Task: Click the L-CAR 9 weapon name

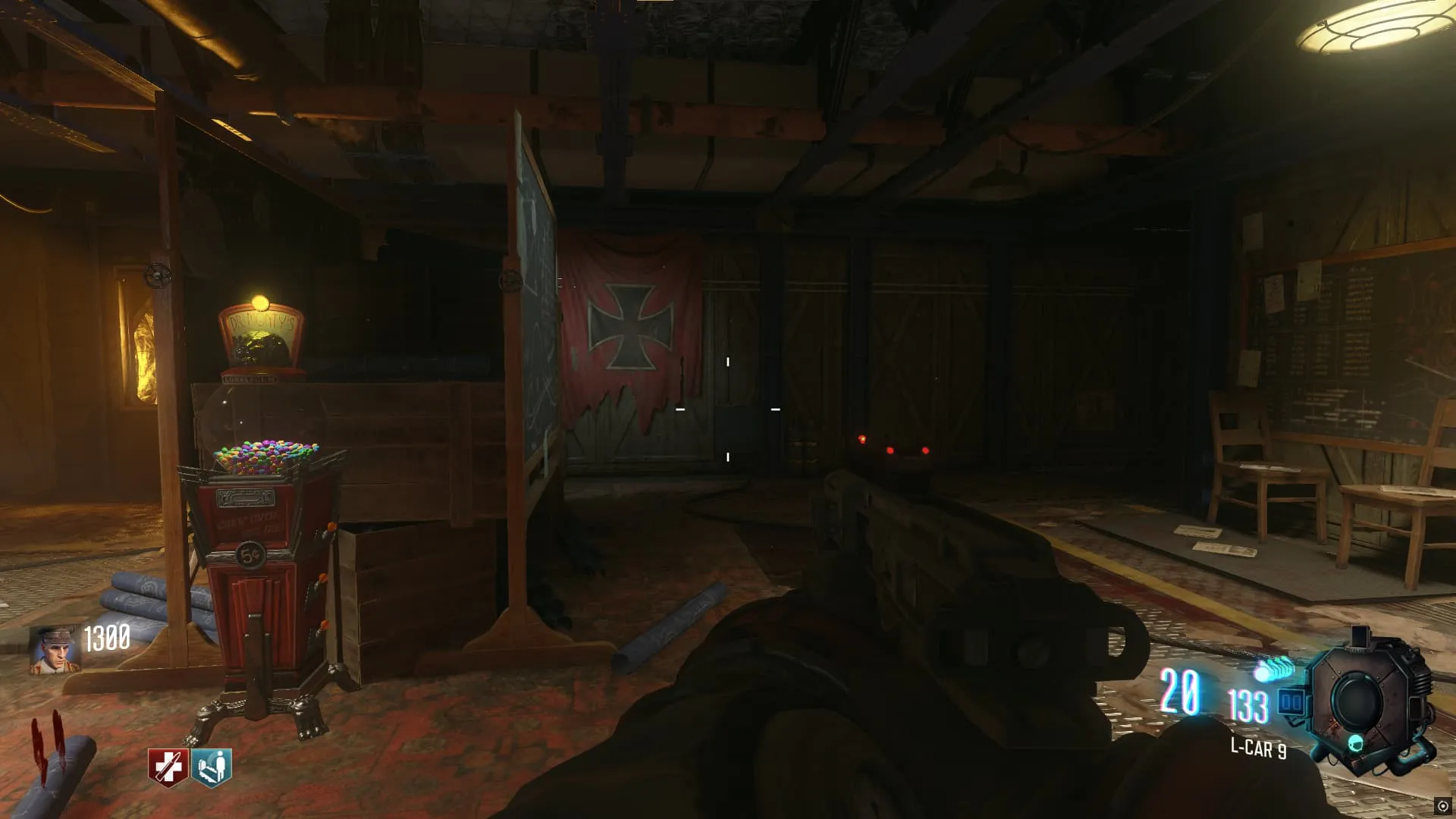Action: click(x=1257, y=748)
